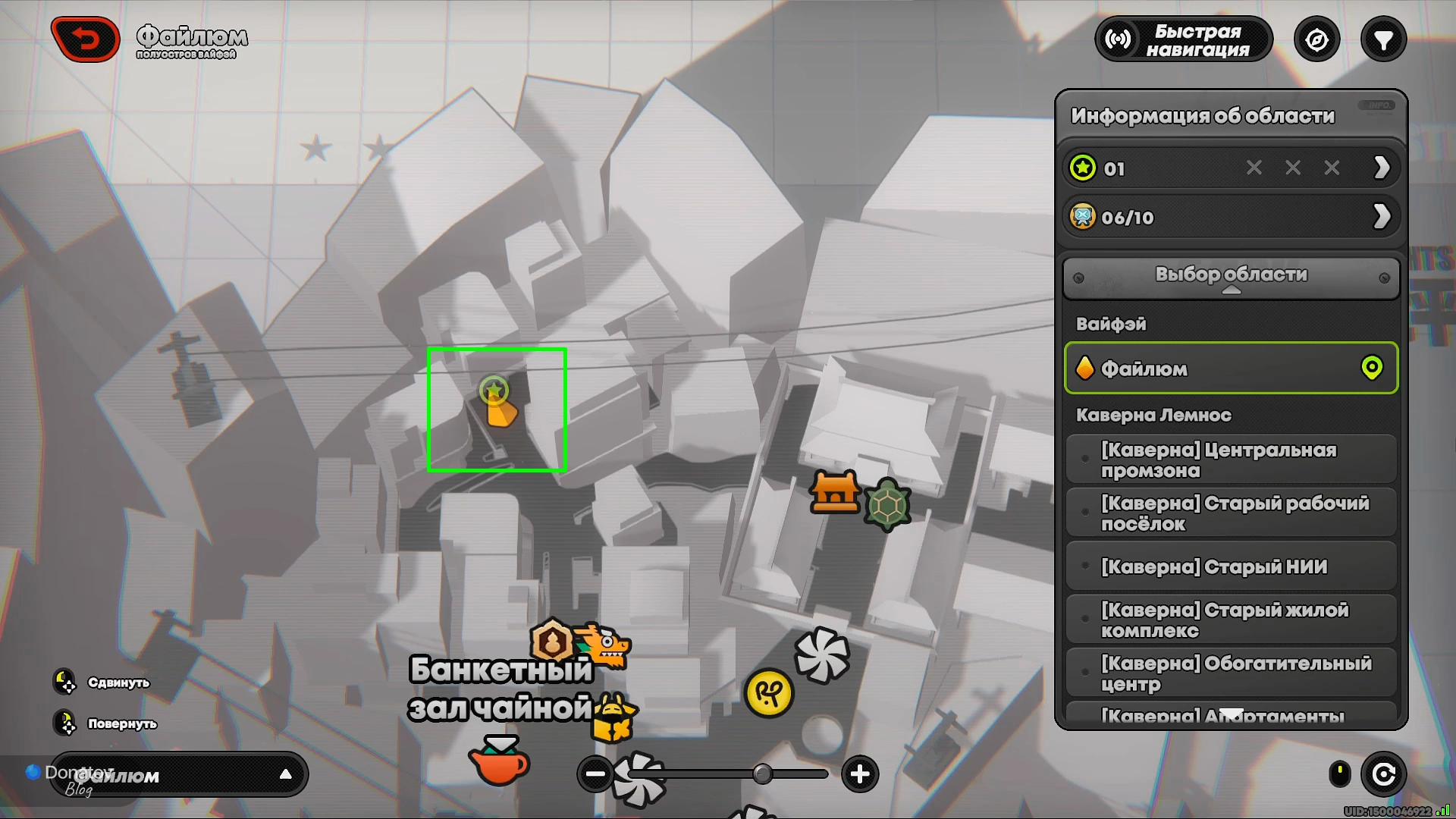Choose [Каверна] Старый рабочий посёлок
The image size is (1456, 819).
coord(1231,513)
